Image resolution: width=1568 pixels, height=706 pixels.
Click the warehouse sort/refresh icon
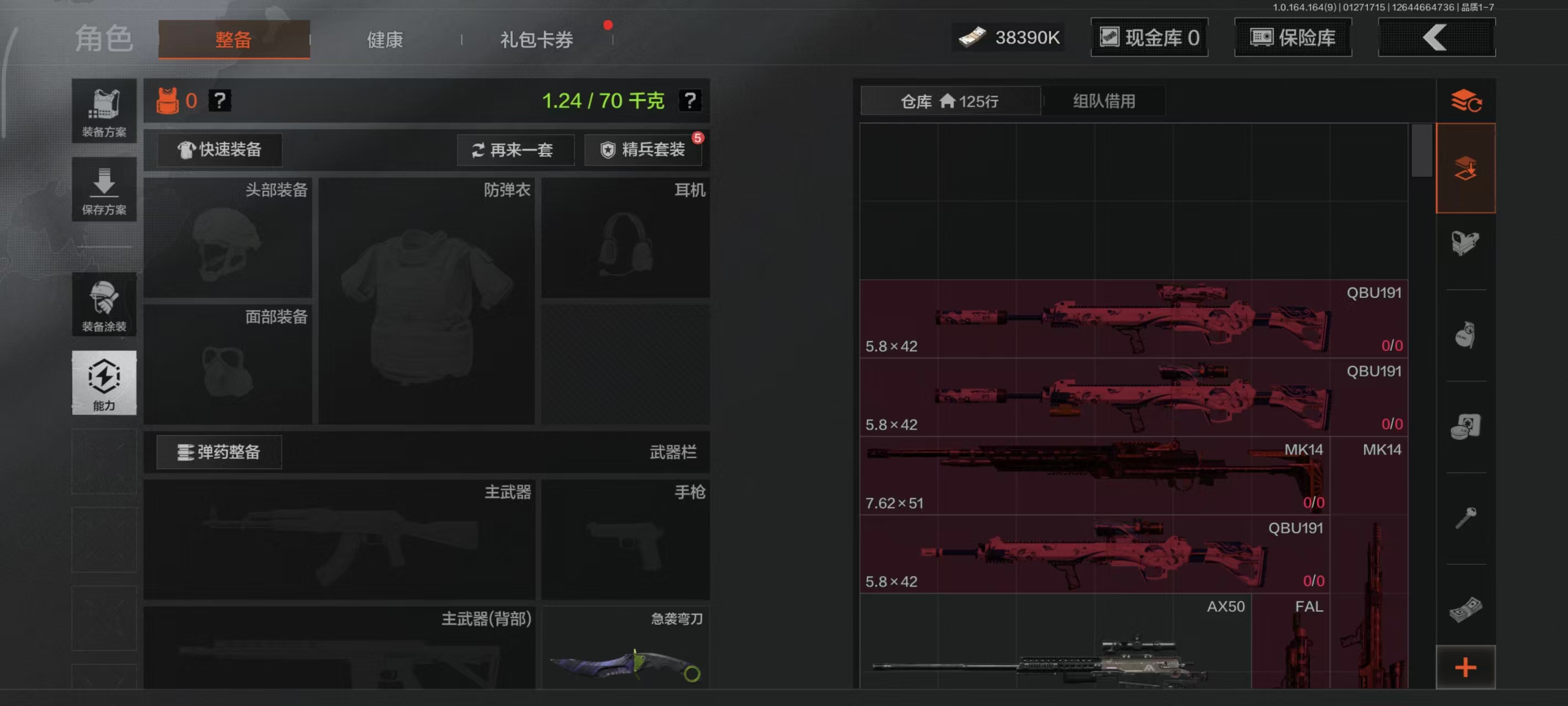[1467, 100]
